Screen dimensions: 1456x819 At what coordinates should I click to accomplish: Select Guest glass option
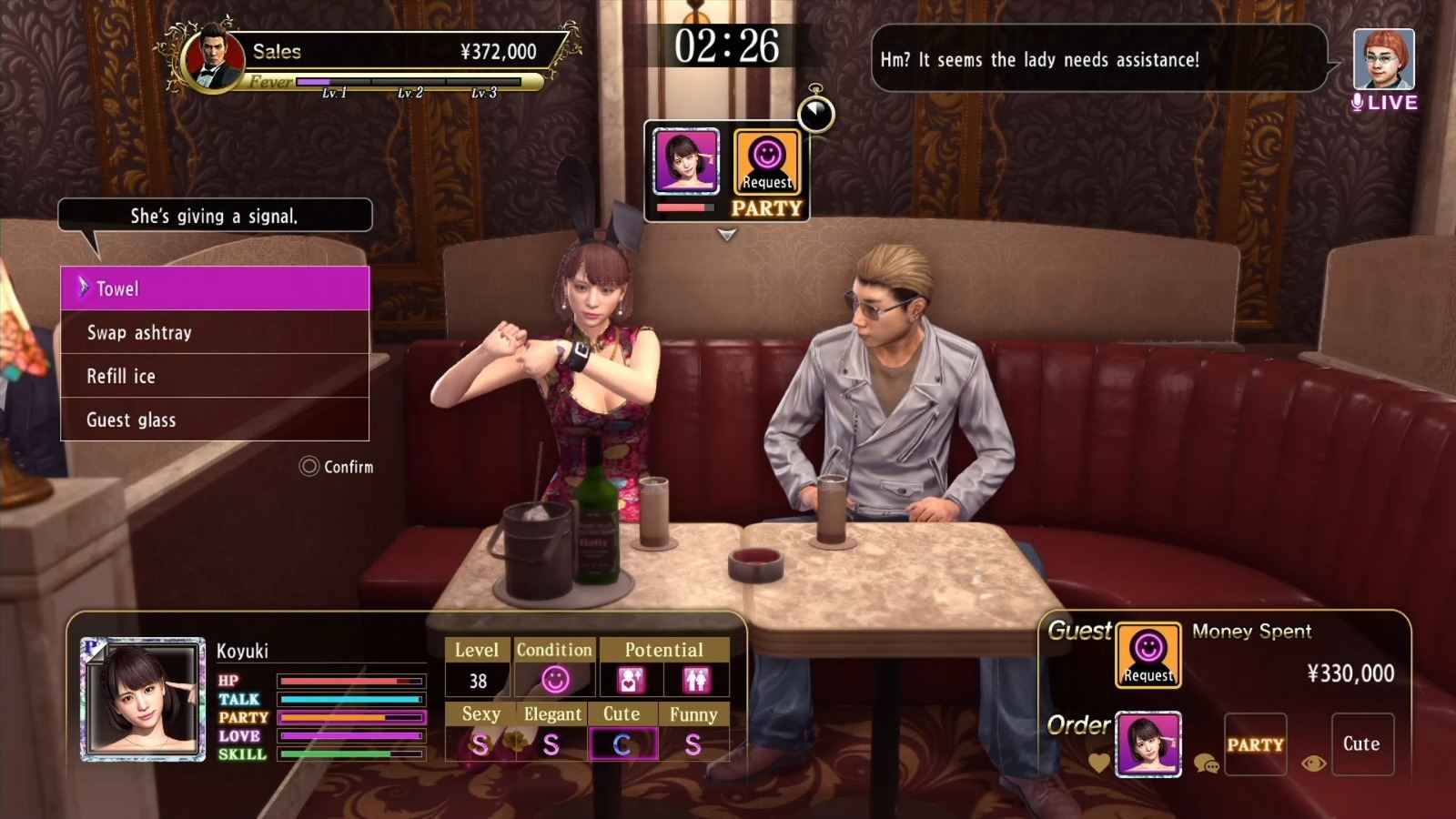[130, 420]
